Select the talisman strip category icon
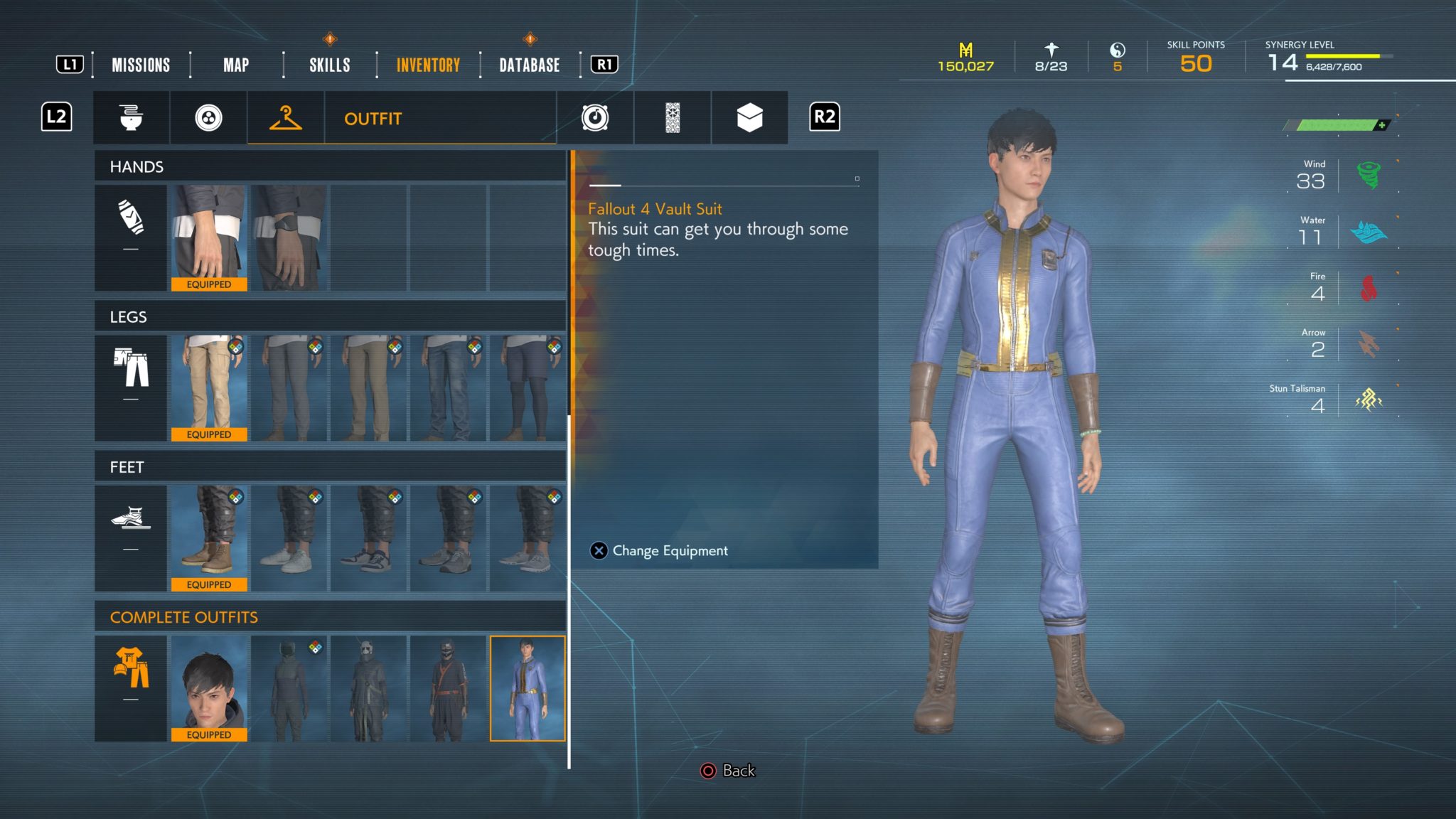Image resolution: width=1456 pixels, height=819 pixels. point(673,118)
